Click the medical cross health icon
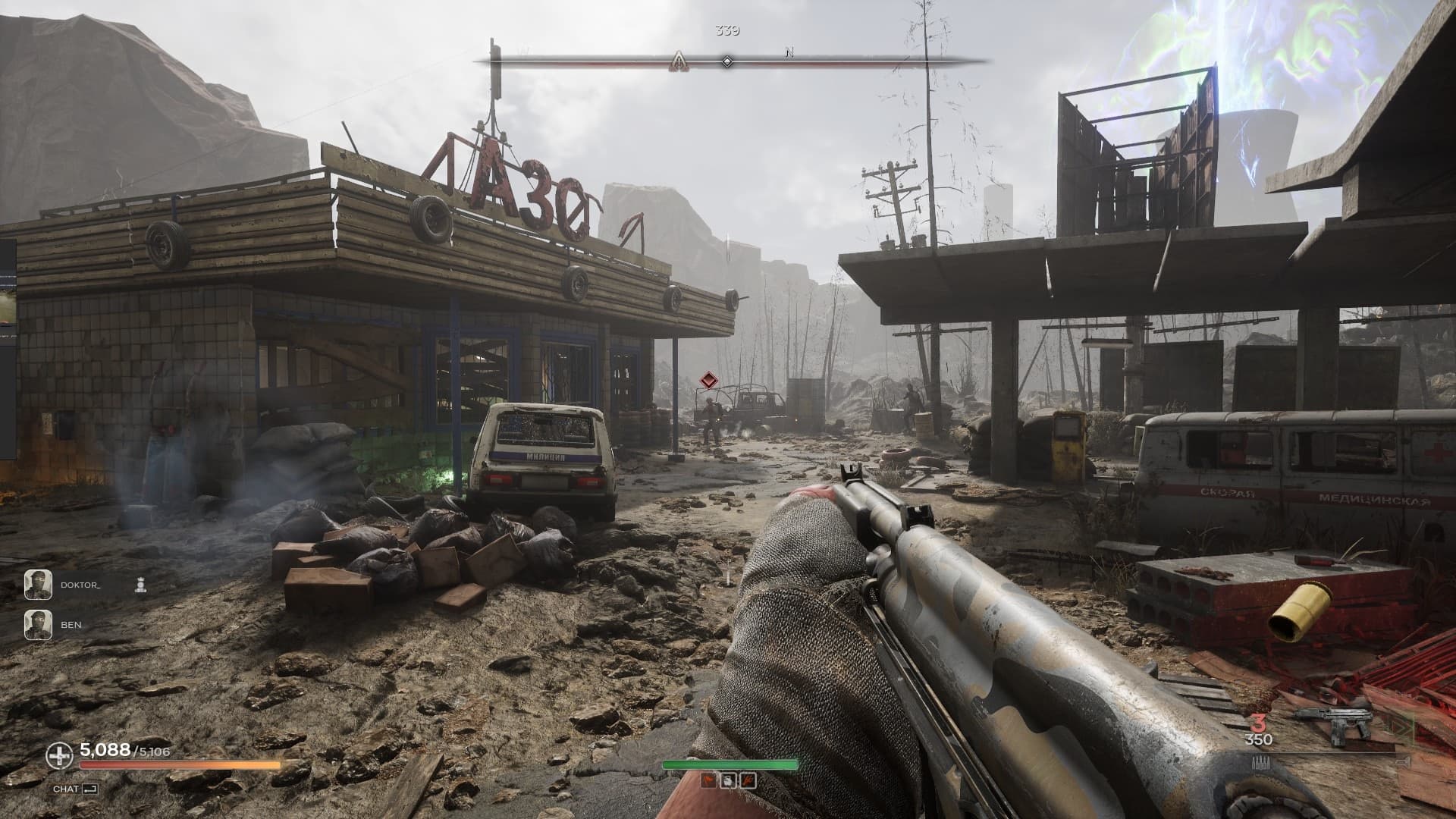This screenshot has width=1456, height=819. 59,755
